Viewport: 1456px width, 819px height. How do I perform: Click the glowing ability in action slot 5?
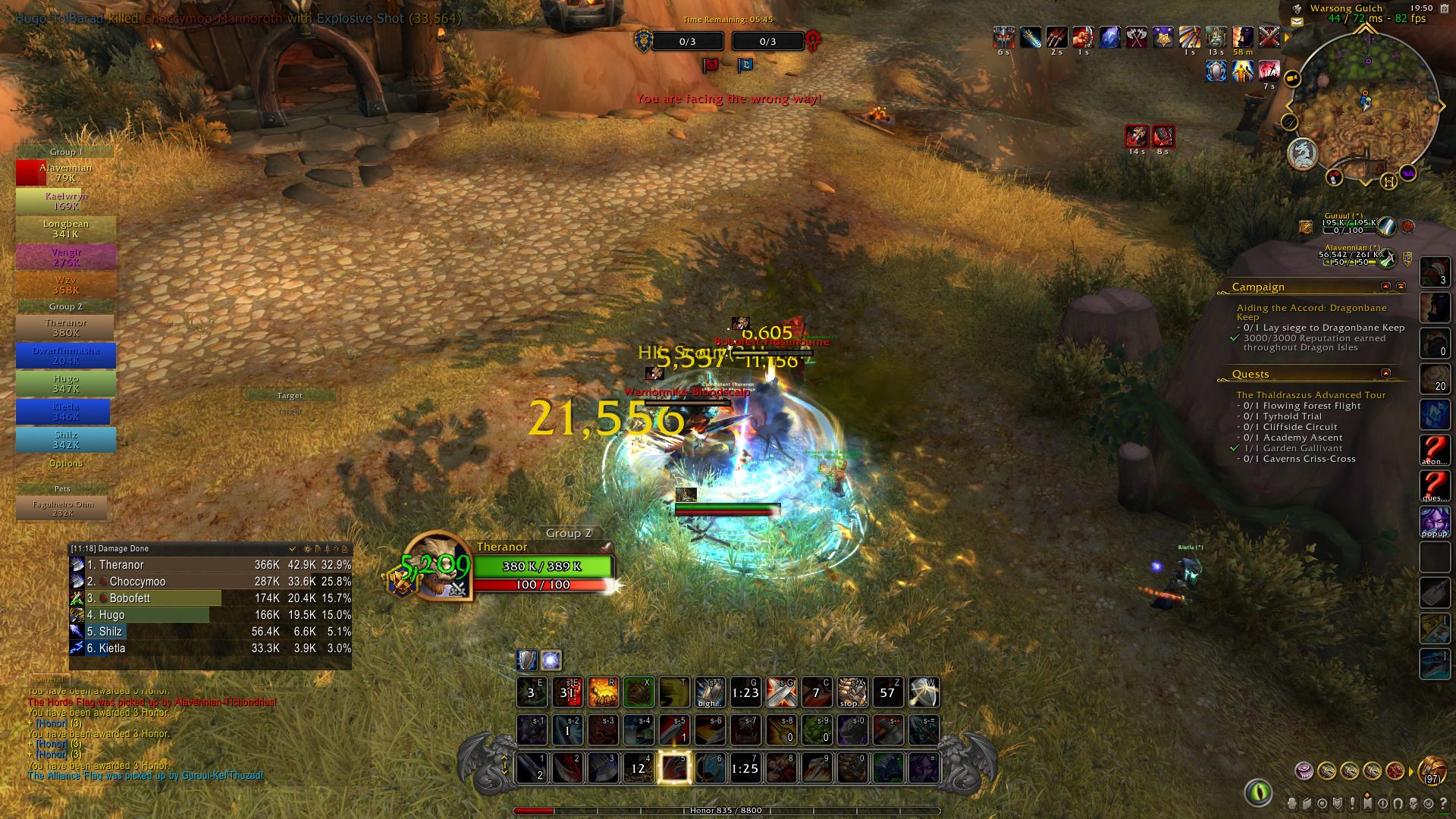[673, 768]
